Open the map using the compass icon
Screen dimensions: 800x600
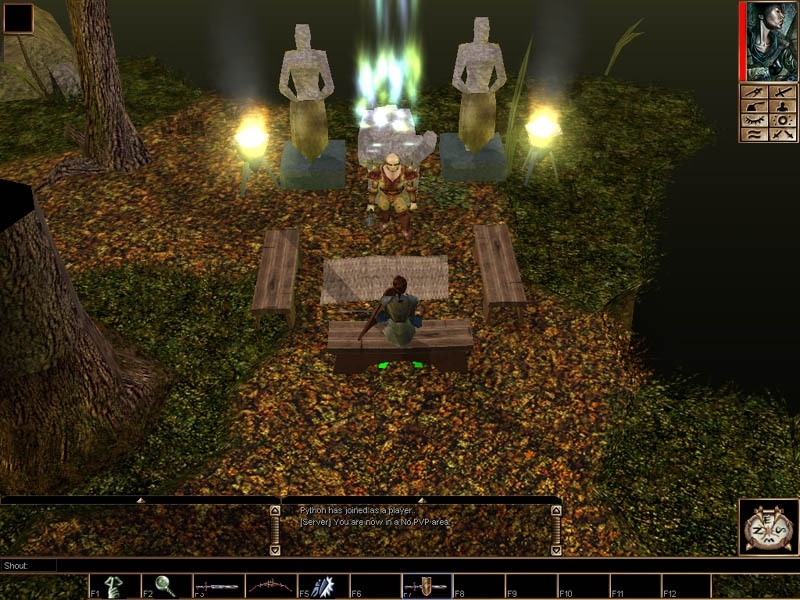[769, 526]
